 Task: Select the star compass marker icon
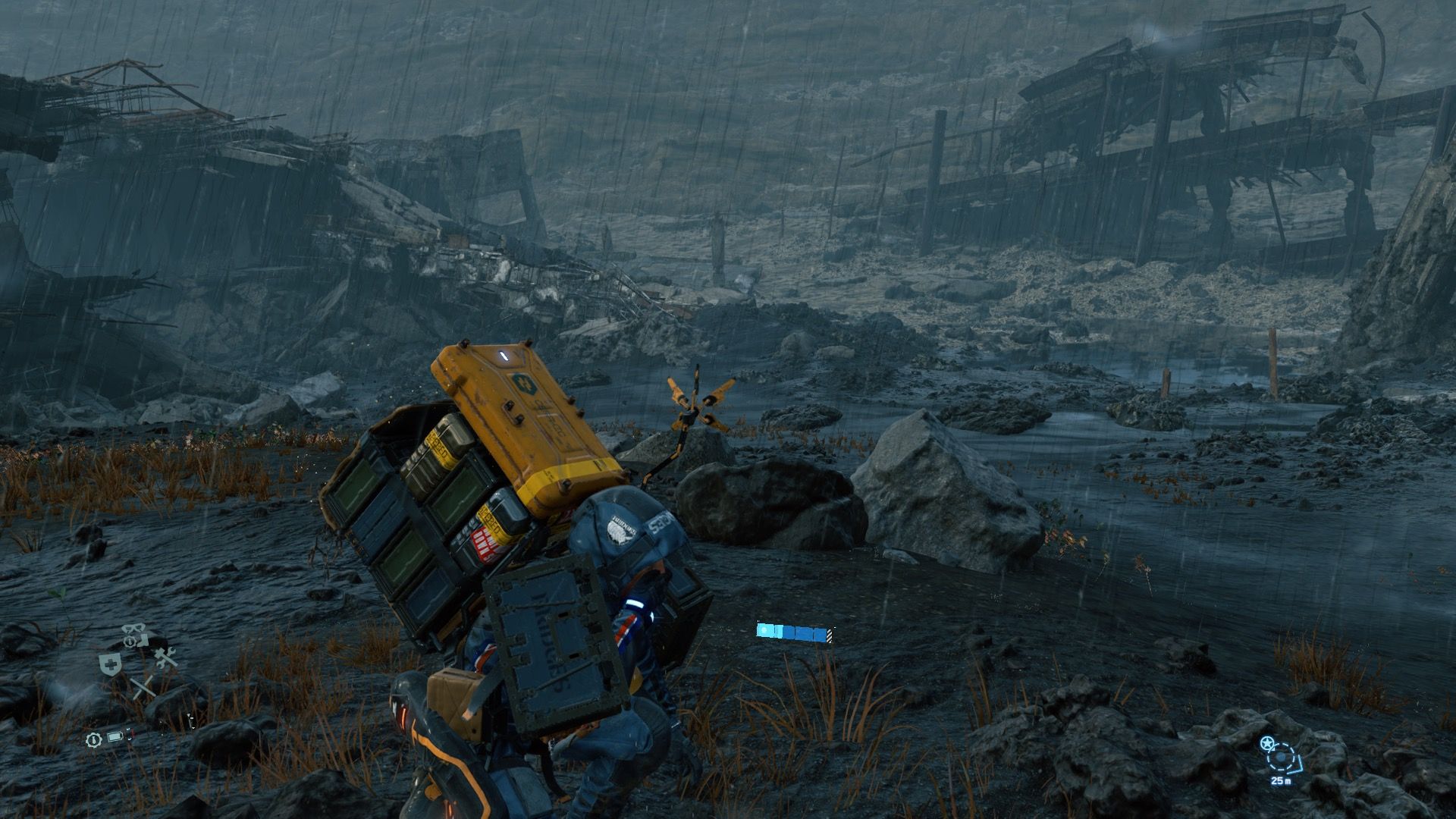pos(1267,742)
